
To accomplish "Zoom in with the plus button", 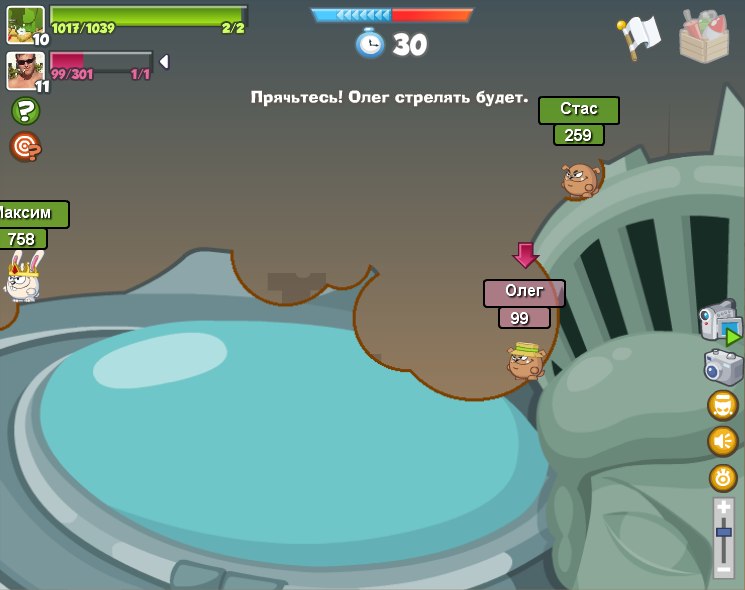I will [x=724, y=508].
